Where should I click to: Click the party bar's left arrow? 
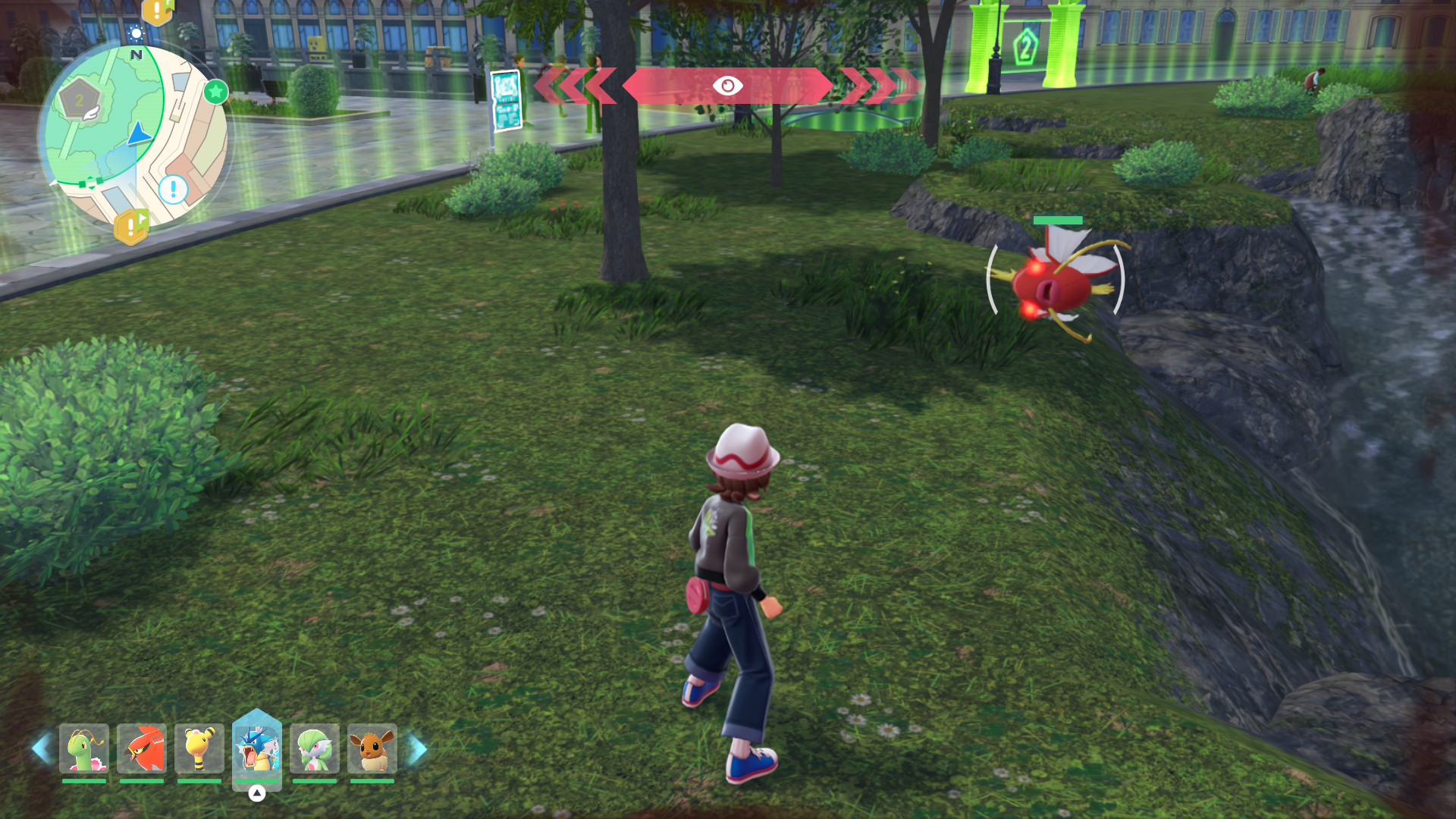41,748
